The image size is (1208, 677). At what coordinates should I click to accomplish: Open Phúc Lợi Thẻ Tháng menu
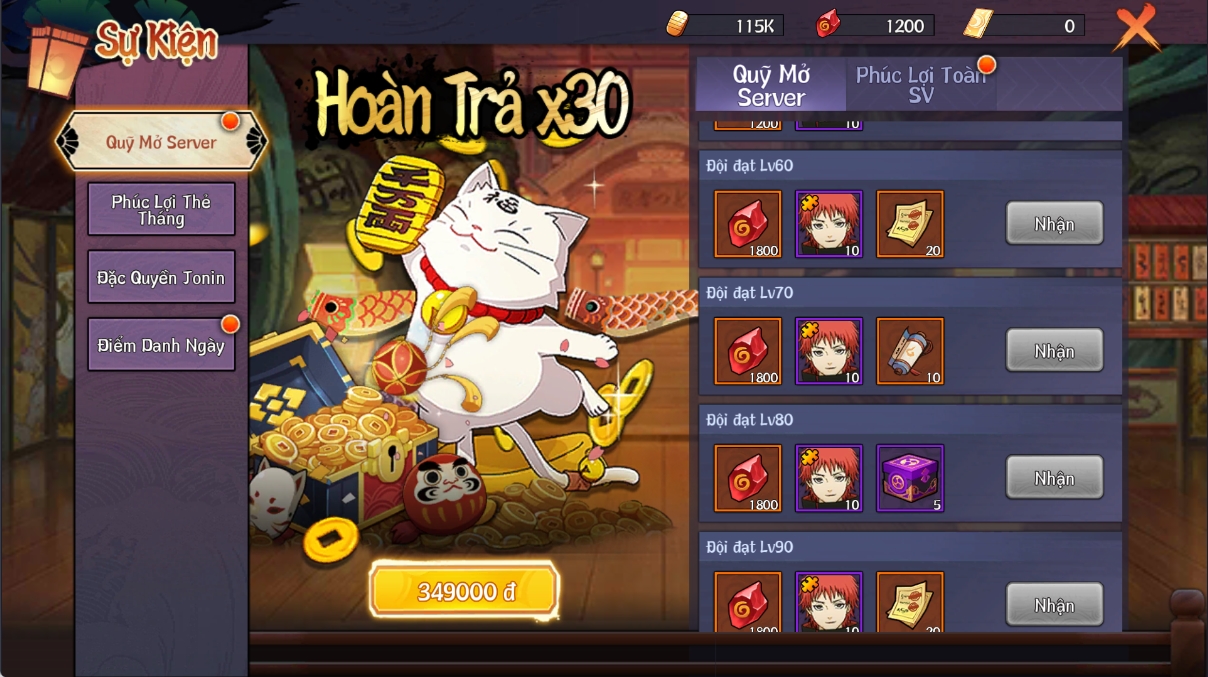161,209
